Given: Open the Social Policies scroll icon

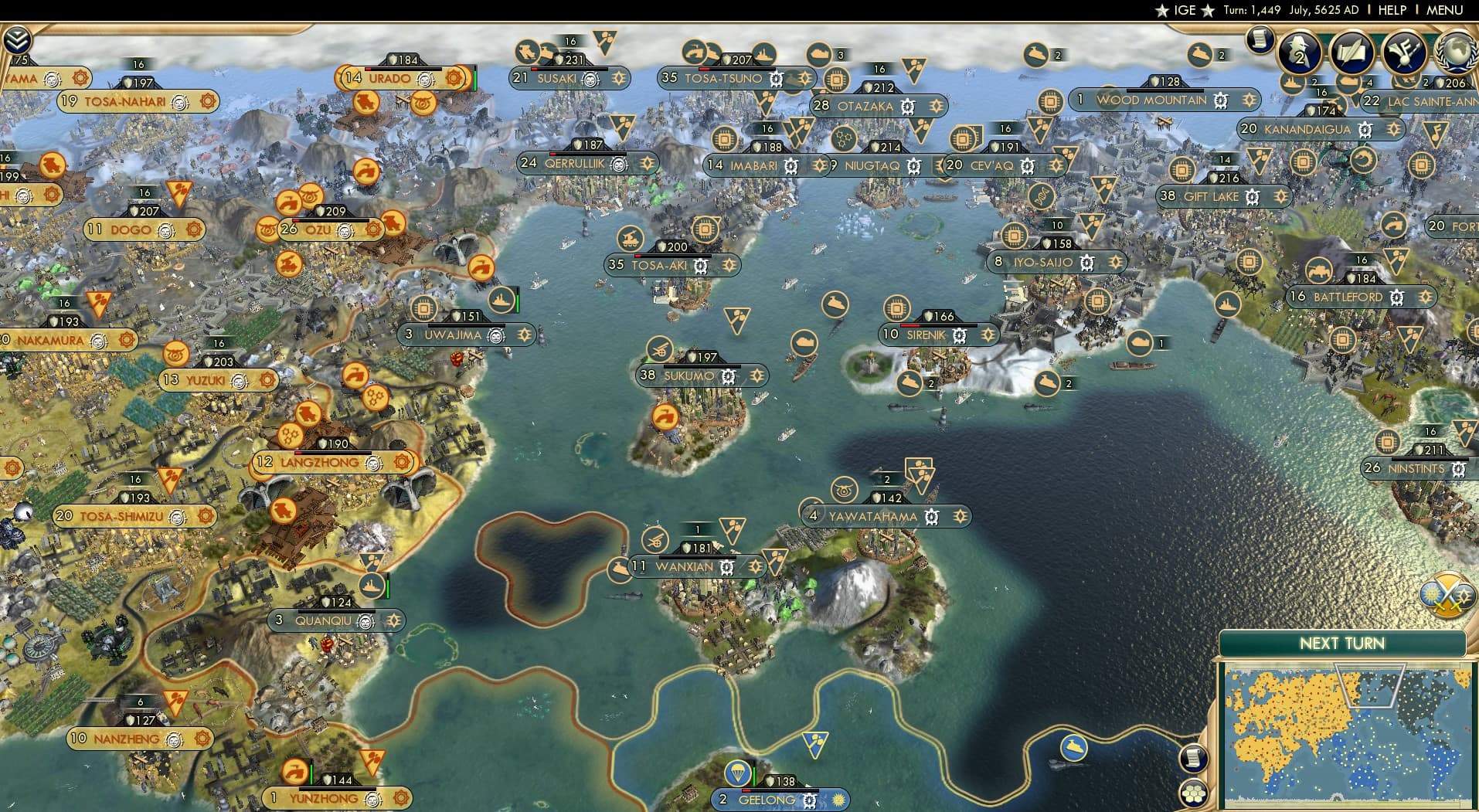Looking at the screenshot, I should click(1352, 53).
